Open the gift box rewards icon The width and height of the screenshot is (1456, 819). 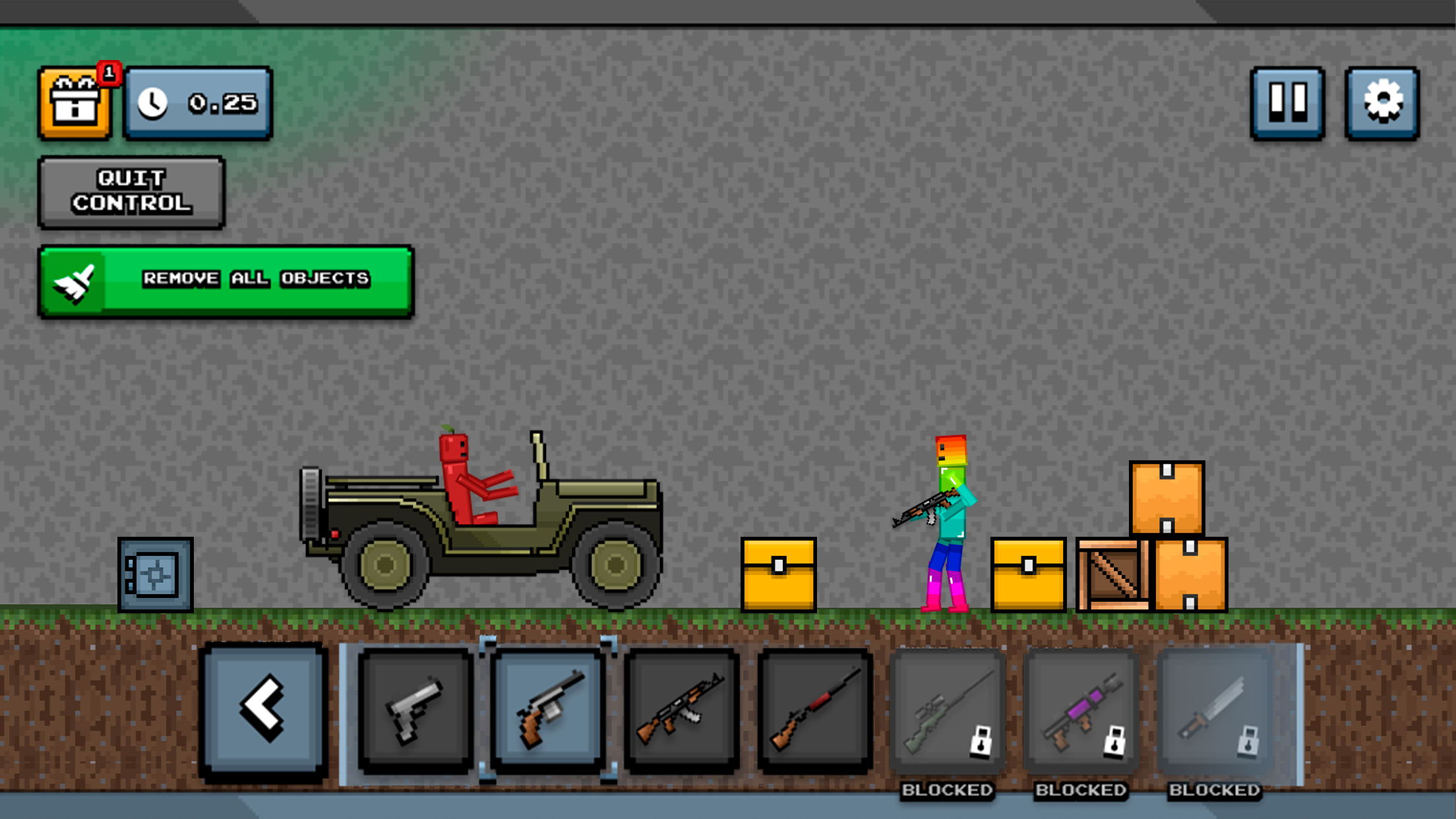click(x=75, y=102)
